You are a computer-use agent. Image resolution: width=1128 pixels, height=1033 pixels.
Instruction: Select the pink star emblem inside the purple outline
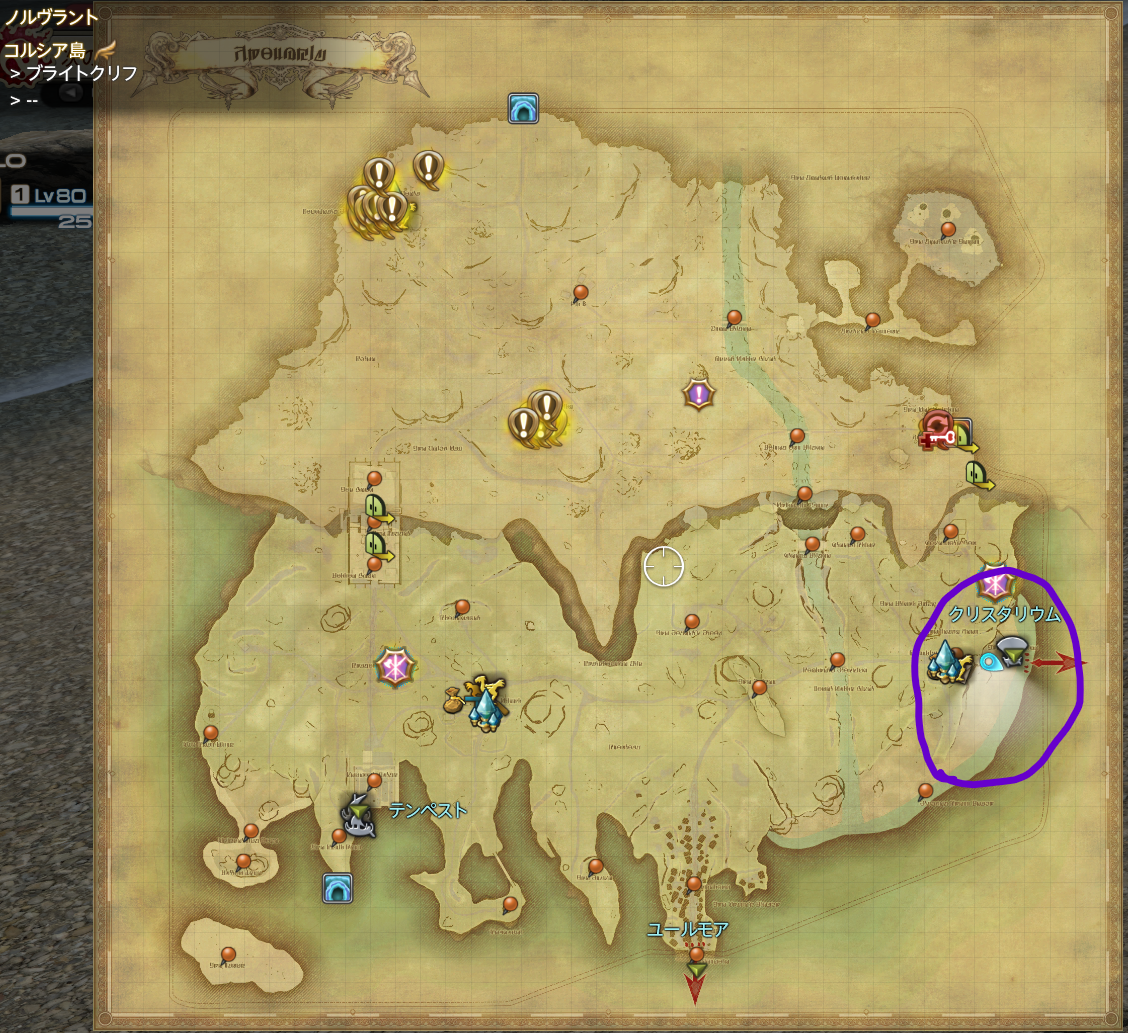[x=993, y=583]
